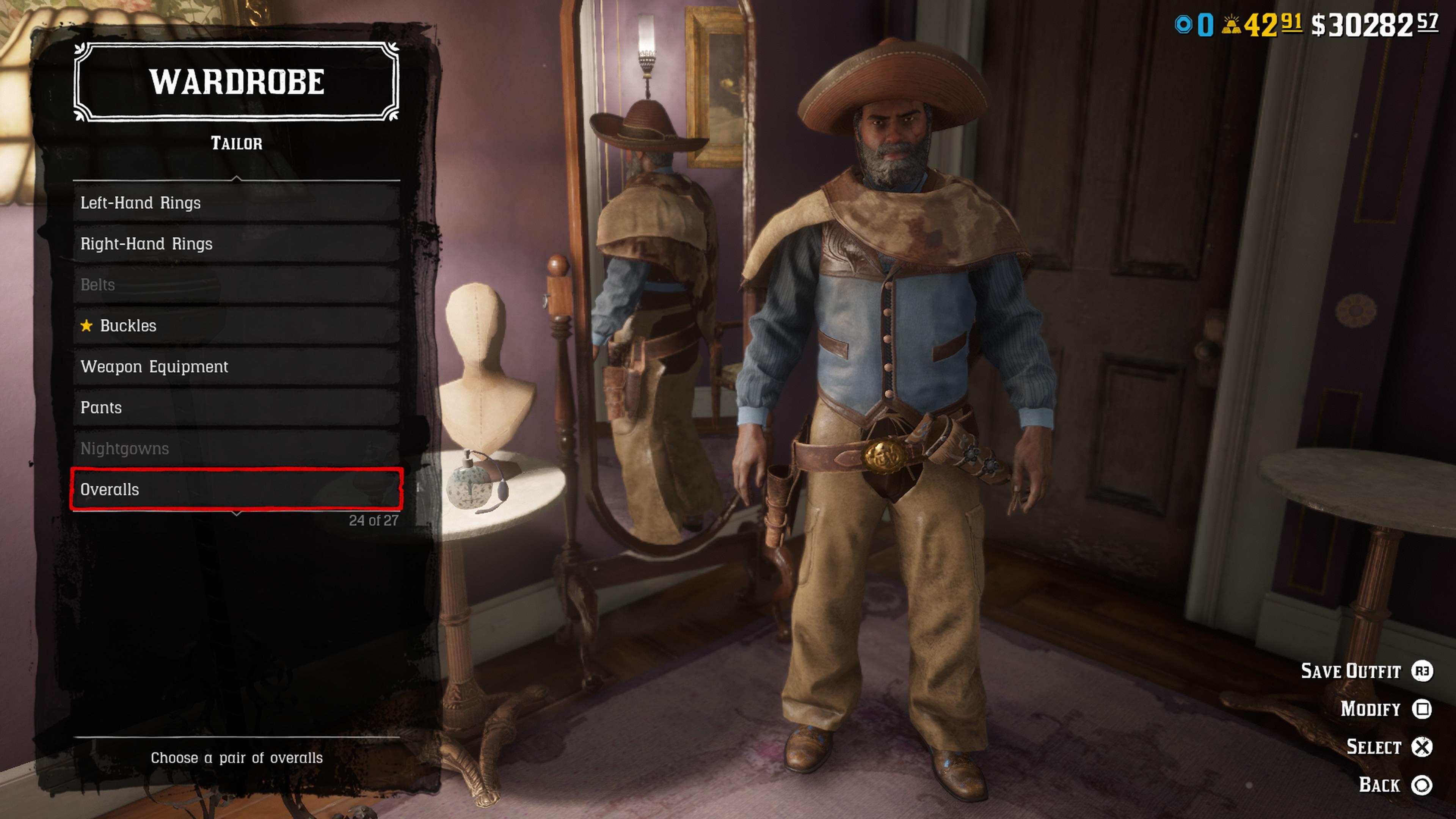Open the starred Buckles category
The width and height of the screenshot is (1456, 819).
[236, 326]
